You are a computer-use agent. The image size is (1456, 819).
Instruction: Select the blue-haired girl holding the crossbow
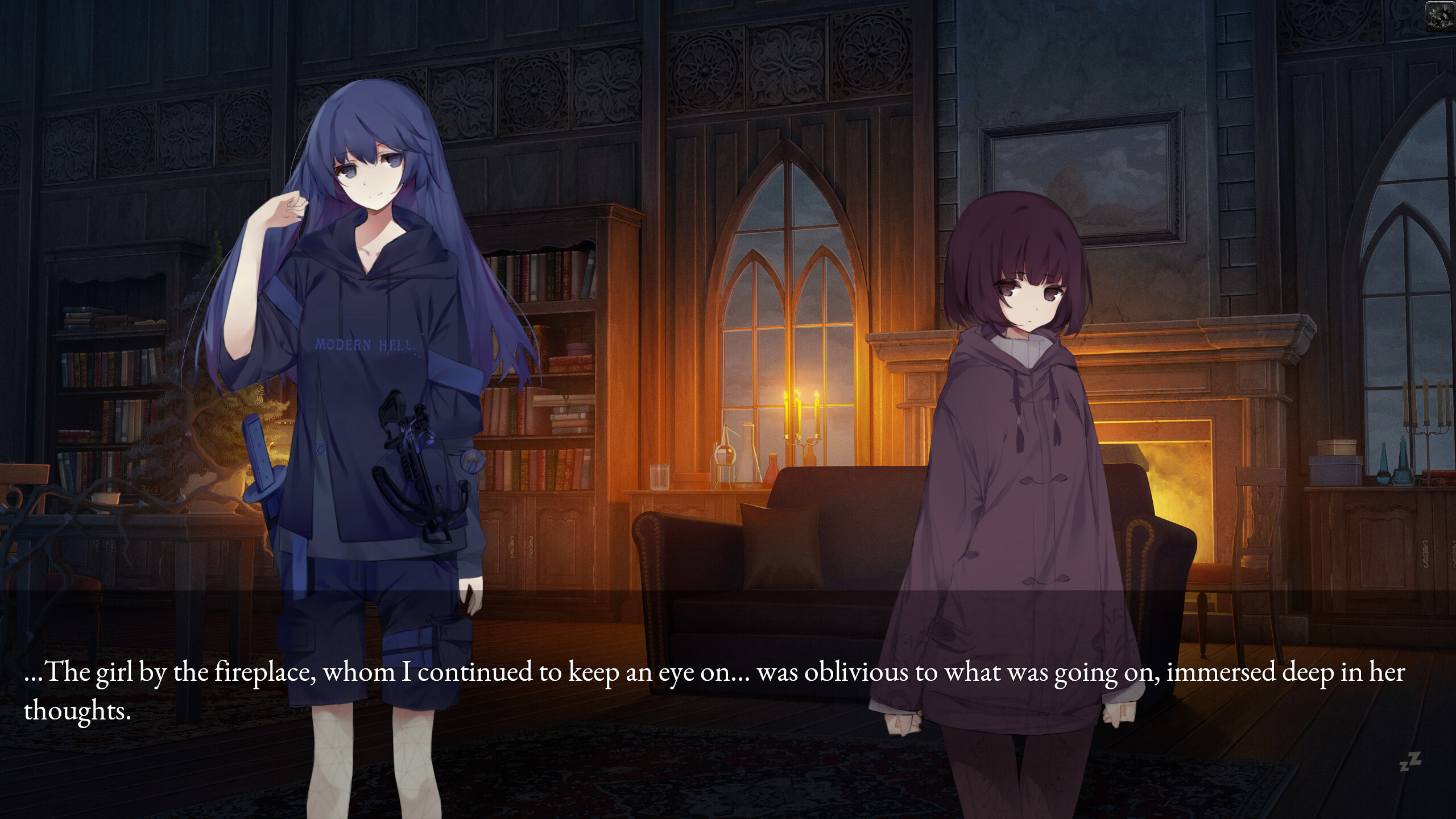(x=370, y=398)
